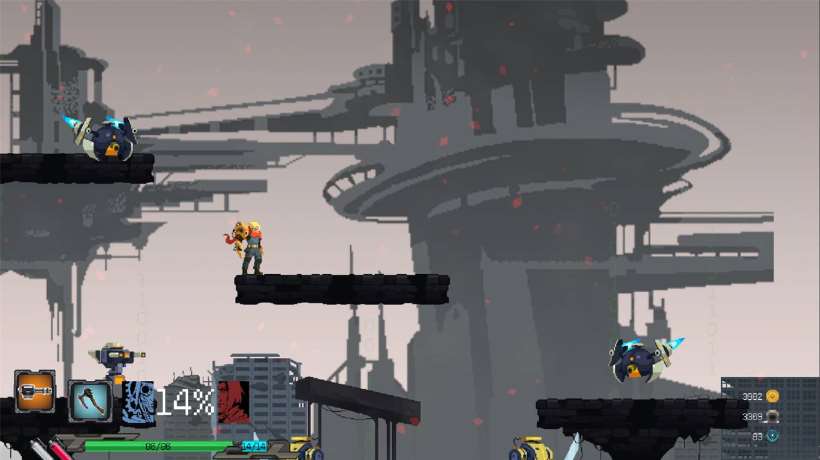The image size is (820, 460).
Task: Click the red emblem icon
Action: click(x=232, y=398)
